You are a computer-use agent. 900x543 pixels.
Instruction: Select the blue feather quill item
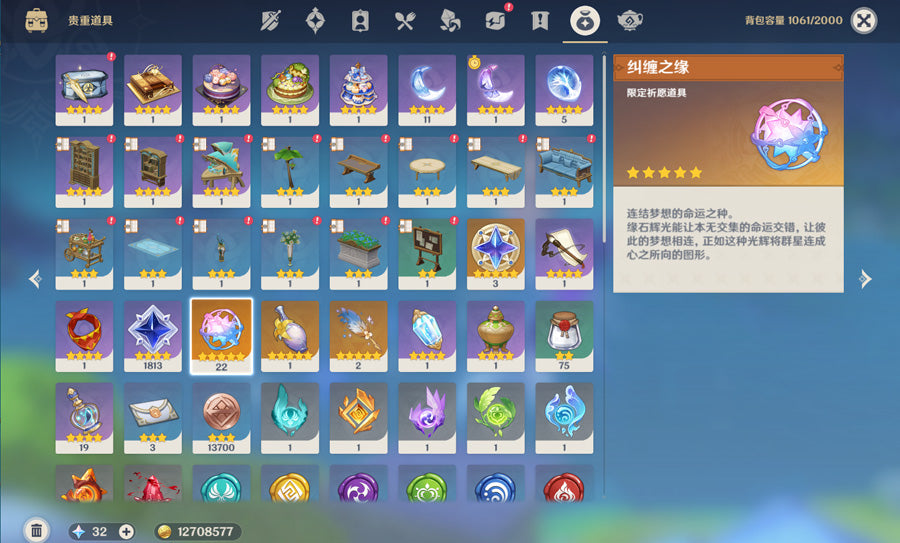pos(358,335)
